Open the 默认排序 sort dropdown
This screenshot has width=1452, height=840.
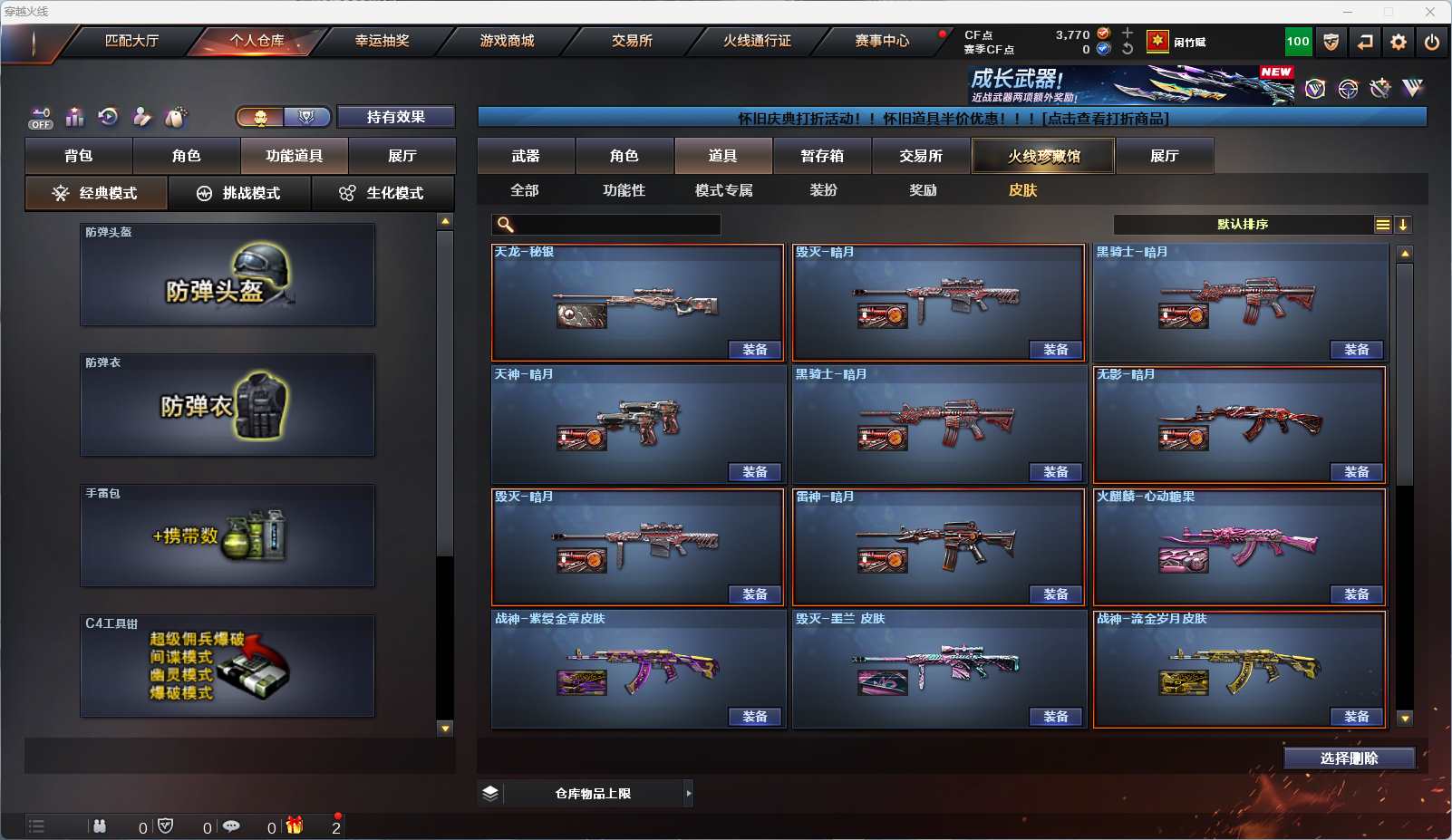click(x=1243, y=225)
